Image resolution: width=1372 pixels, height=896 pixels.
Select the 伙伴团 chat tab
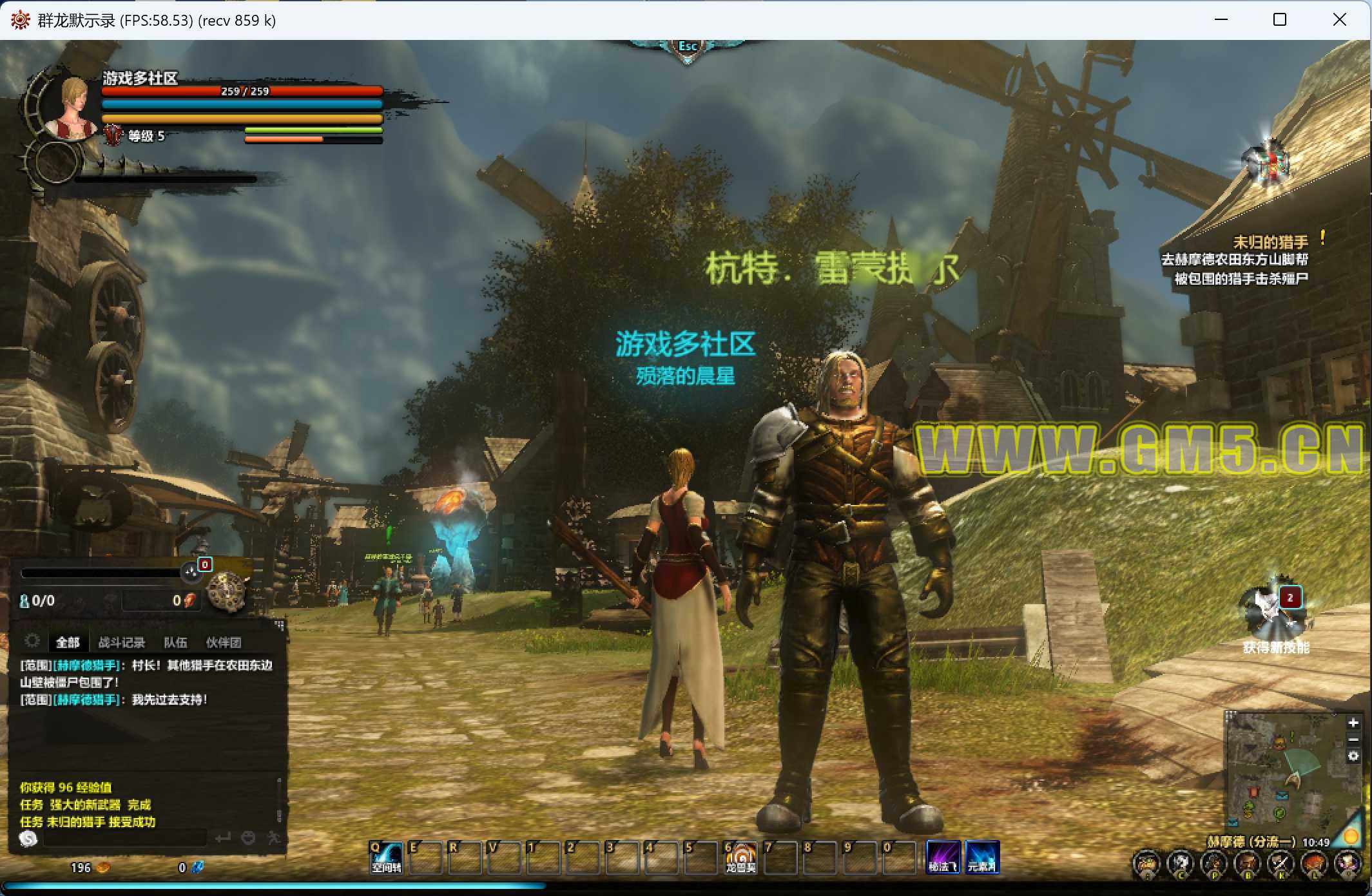[x=223, y=642]
